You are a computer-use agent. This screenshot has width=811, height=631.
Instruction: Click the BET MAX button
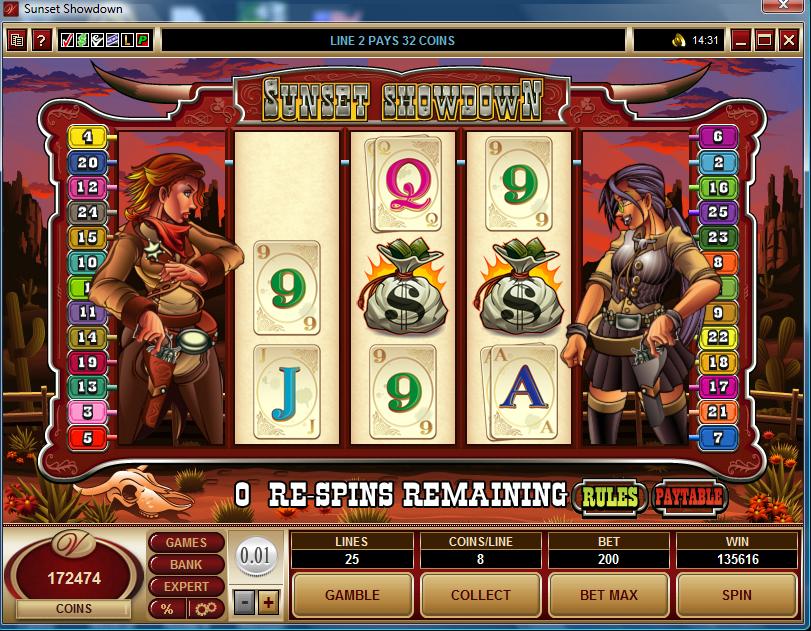point(608,595)
